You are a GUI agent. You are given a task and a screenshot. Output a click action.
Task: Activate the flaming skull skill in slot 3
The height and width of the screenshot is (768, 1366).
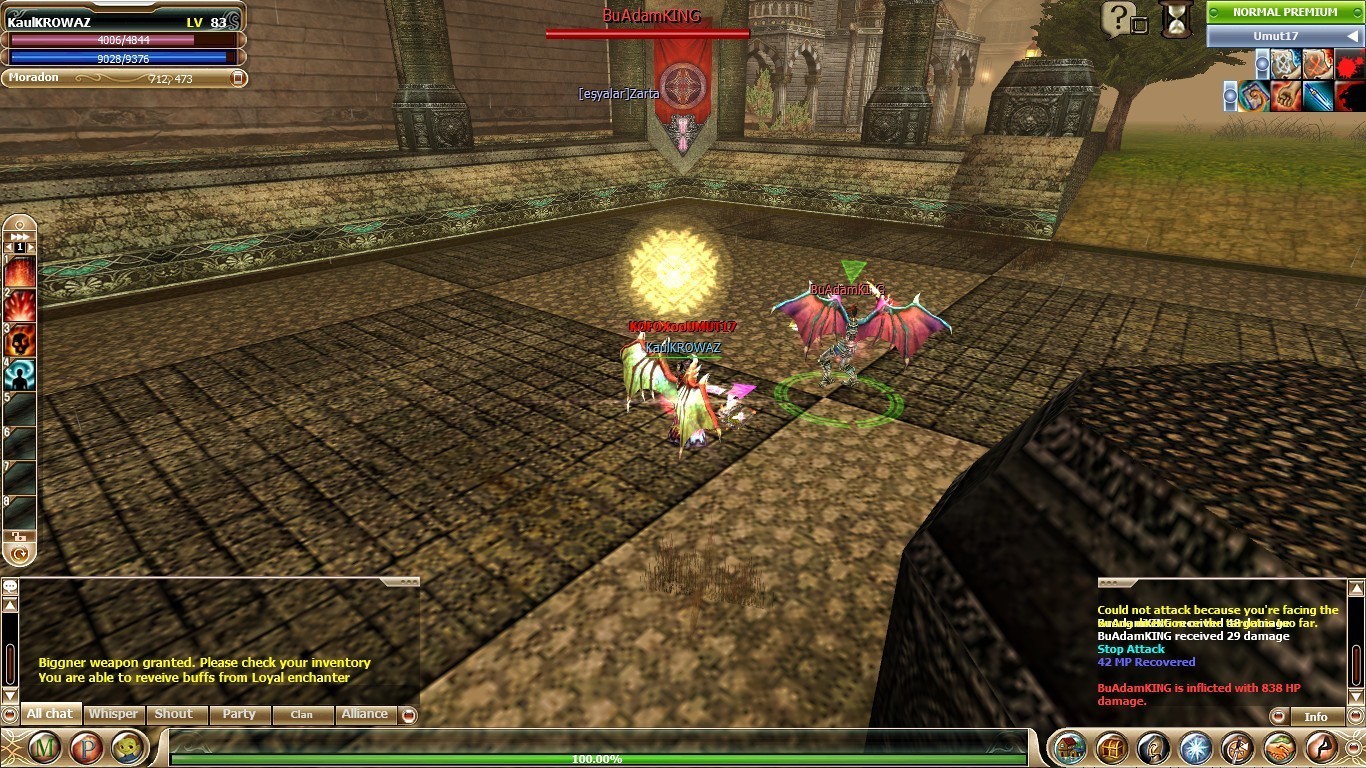pyautogui.click(x=20, y=340)
